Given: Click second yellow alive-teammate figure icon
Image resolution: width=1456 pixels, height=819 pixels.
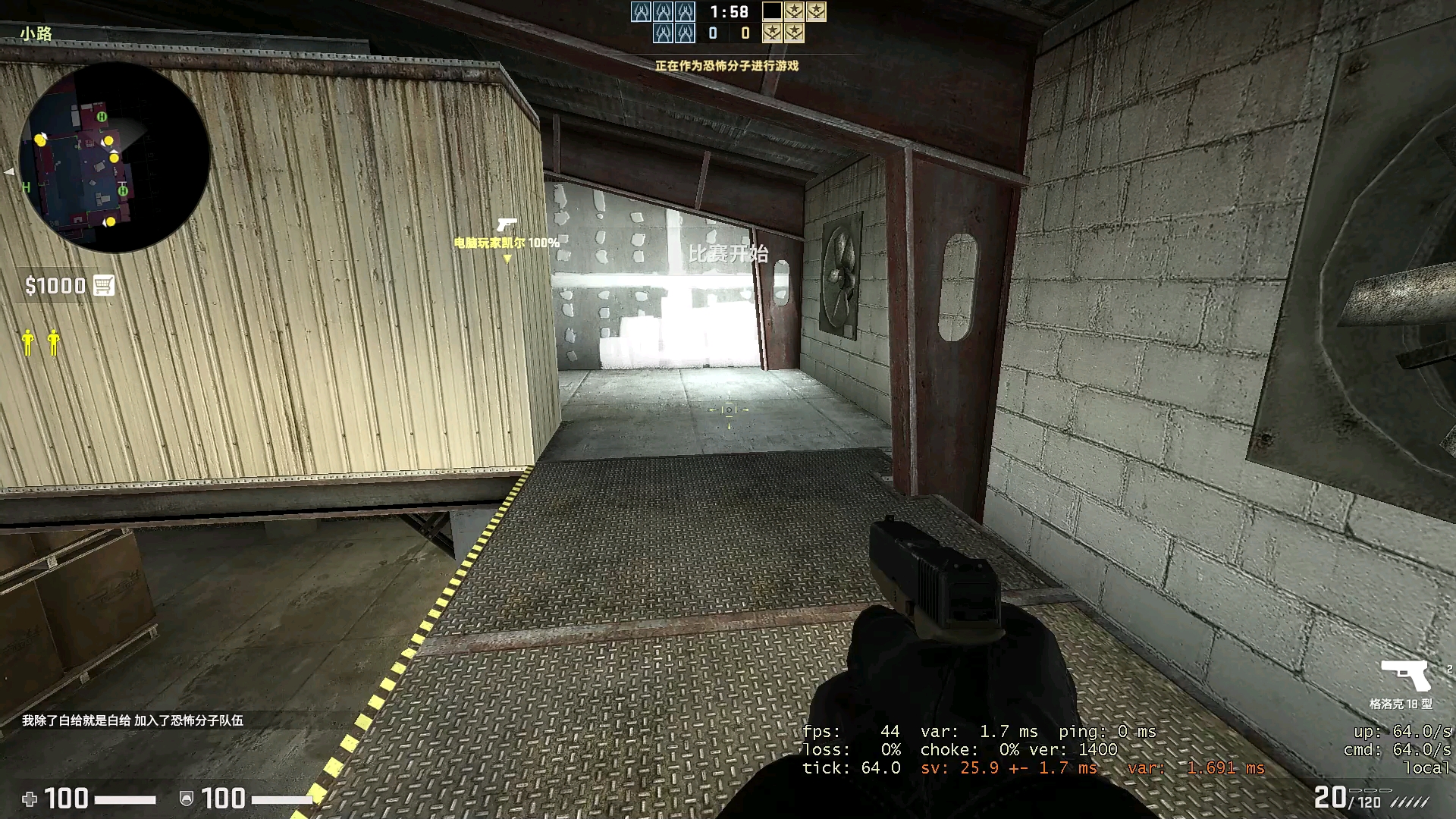Looking at the screenshot, I should 53,343.
